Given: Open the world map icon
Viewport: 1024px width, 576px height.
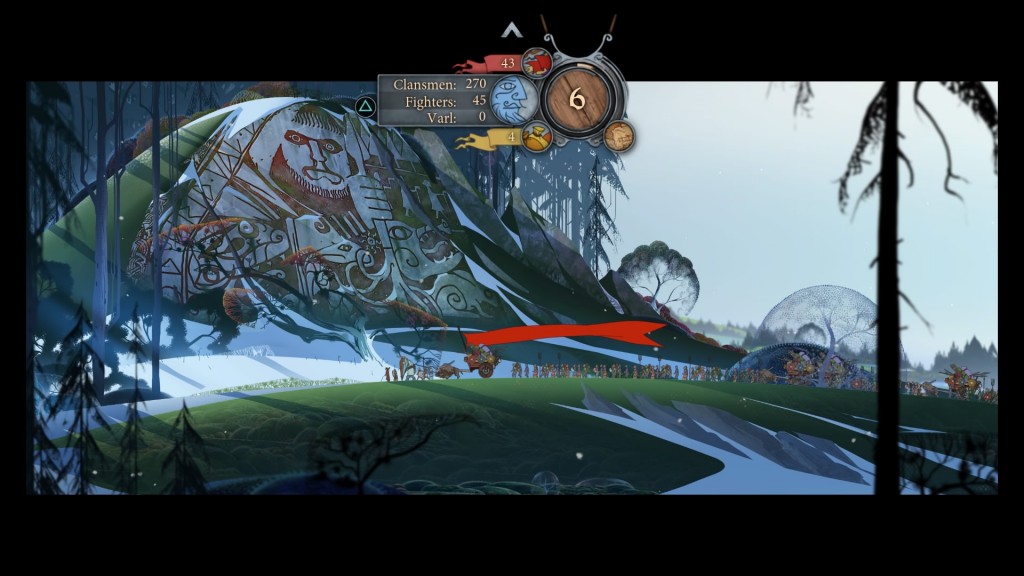Looking at the screenshot, I should tap(619, 136).
